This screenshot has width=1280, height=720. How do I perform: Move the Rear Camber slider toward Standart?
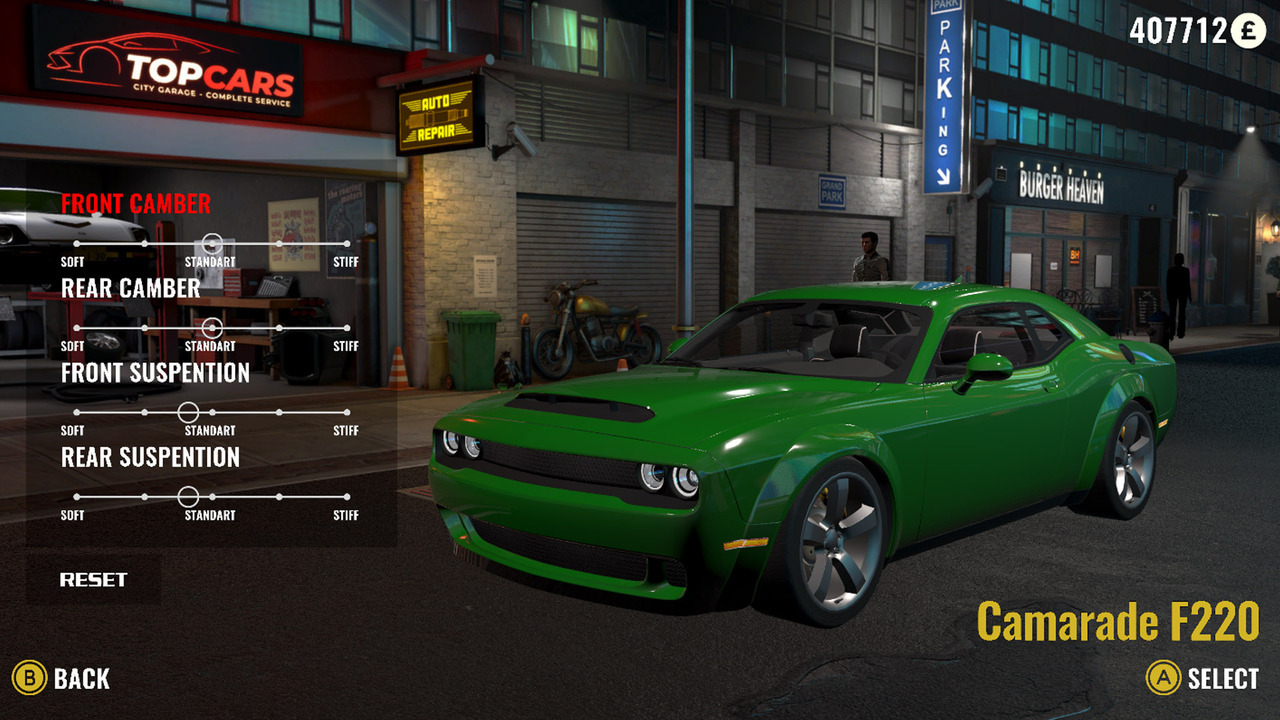(211, 326)
